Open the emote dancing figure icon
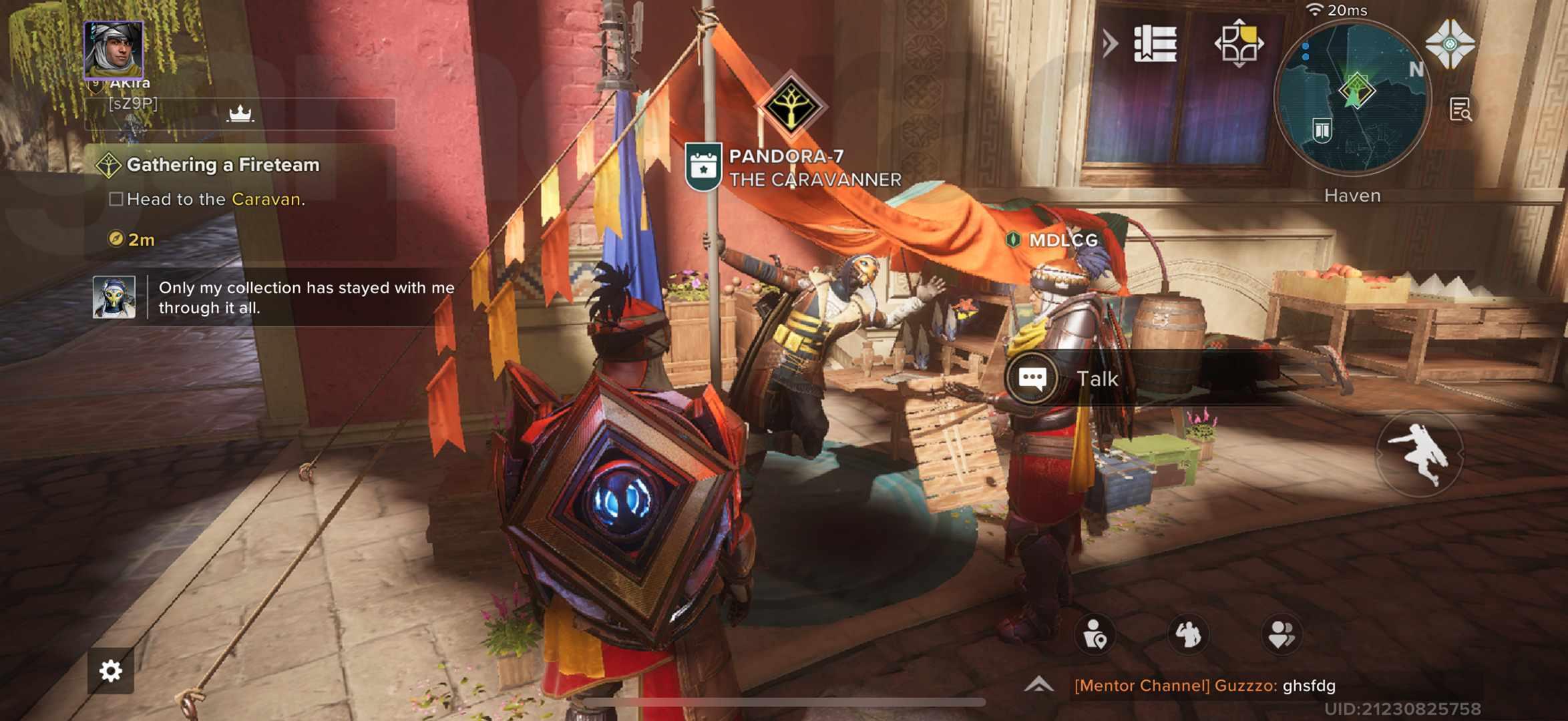1568x721 pixels. click(1189, 634)
